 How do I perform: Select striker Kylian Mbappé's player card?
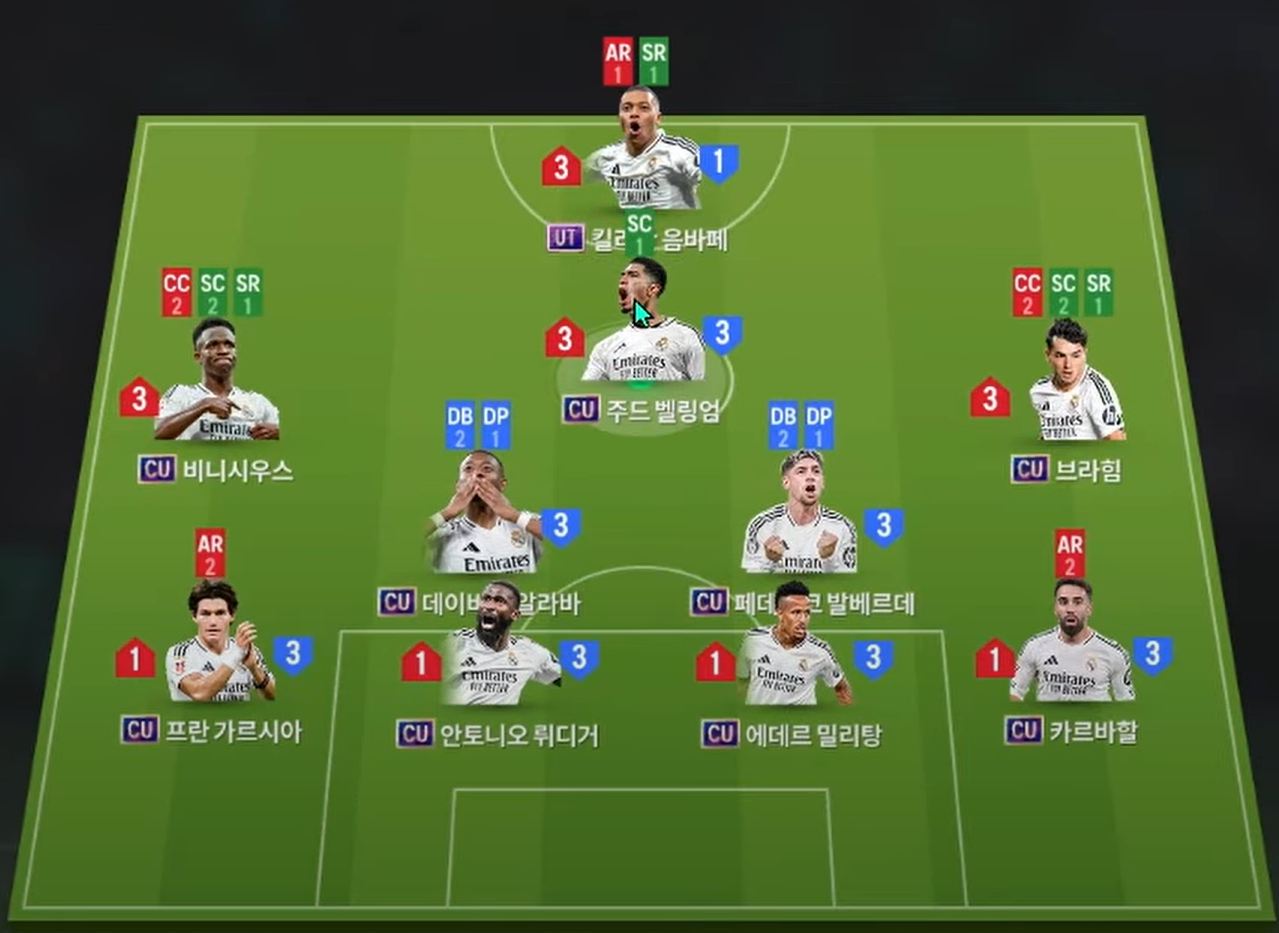point(641,160)
